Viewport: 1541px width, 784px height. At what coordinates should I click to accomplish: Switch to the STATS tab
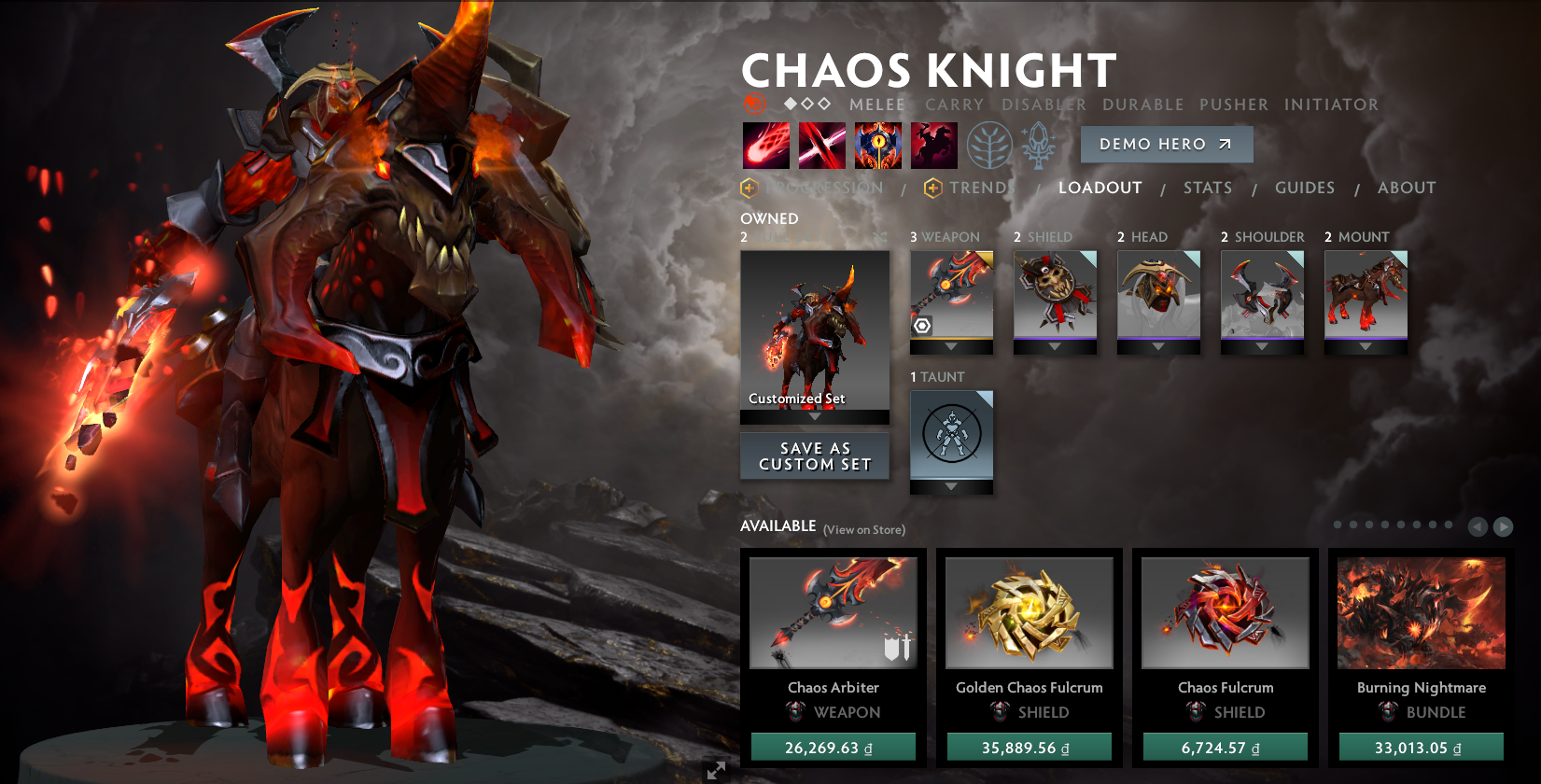[x=1208, y=188]
